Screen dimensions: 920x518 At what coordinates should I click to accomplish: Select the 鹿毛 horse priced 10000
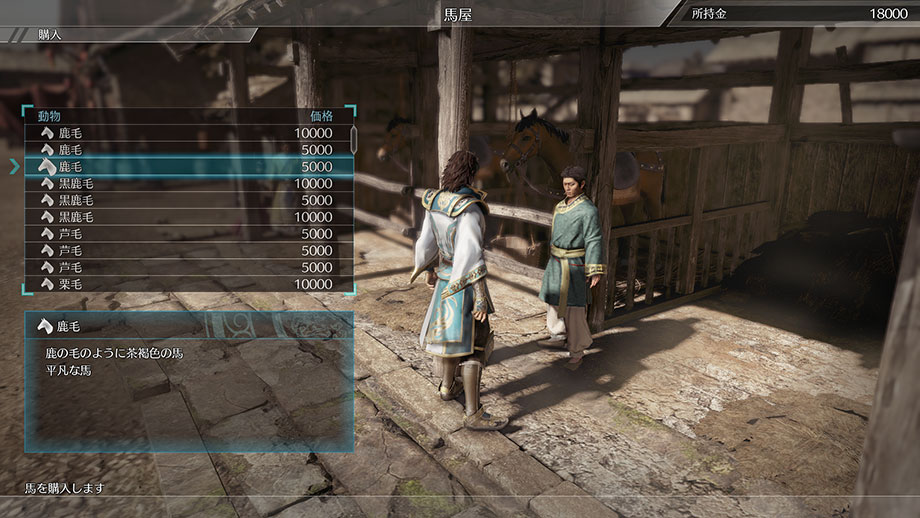188,133
